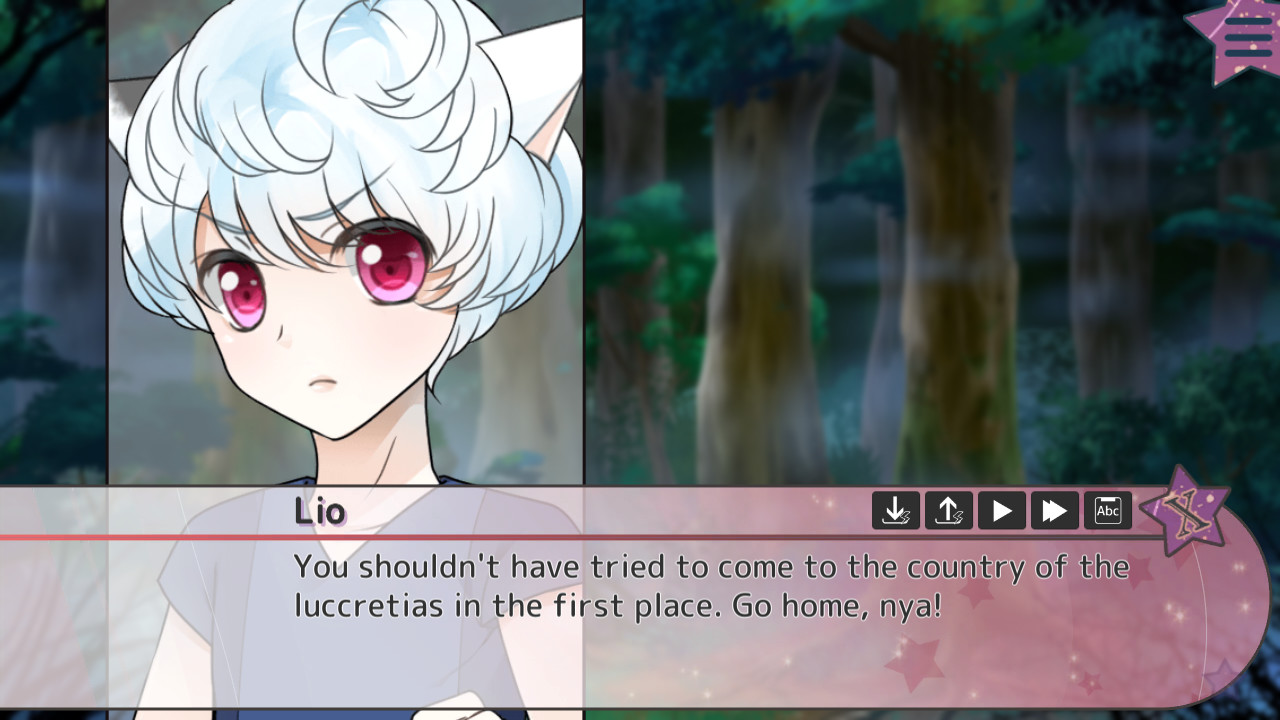
Task: Activate skip with the fast-forward icon
Action: [1053, 510]
